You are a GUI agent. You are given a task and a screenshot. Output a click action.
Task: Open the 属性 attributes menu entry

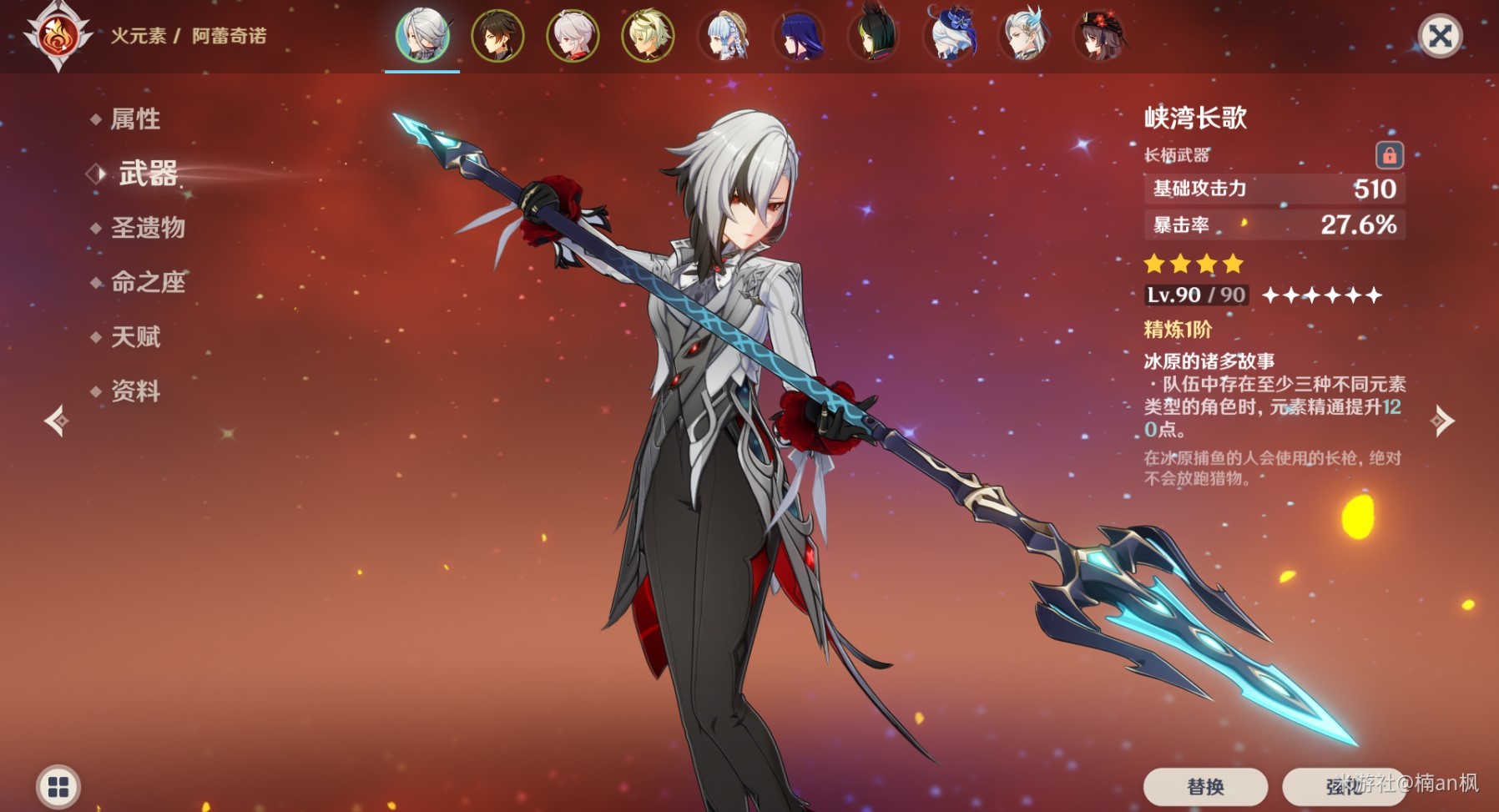[135, 119]
